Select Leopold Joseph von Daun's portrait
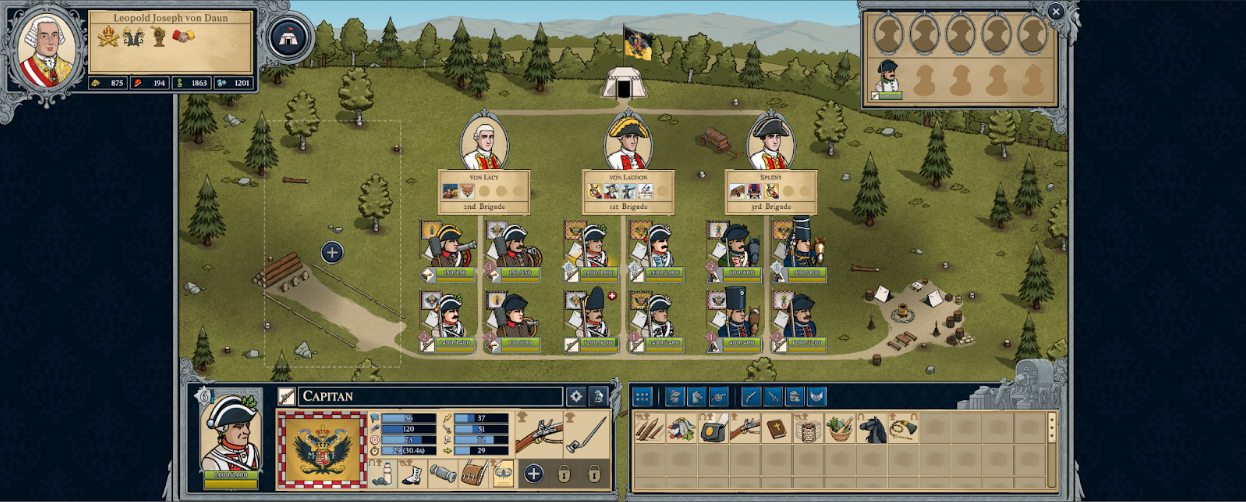The width and height of the screenshot is (1246, 502). pos(46,46)
